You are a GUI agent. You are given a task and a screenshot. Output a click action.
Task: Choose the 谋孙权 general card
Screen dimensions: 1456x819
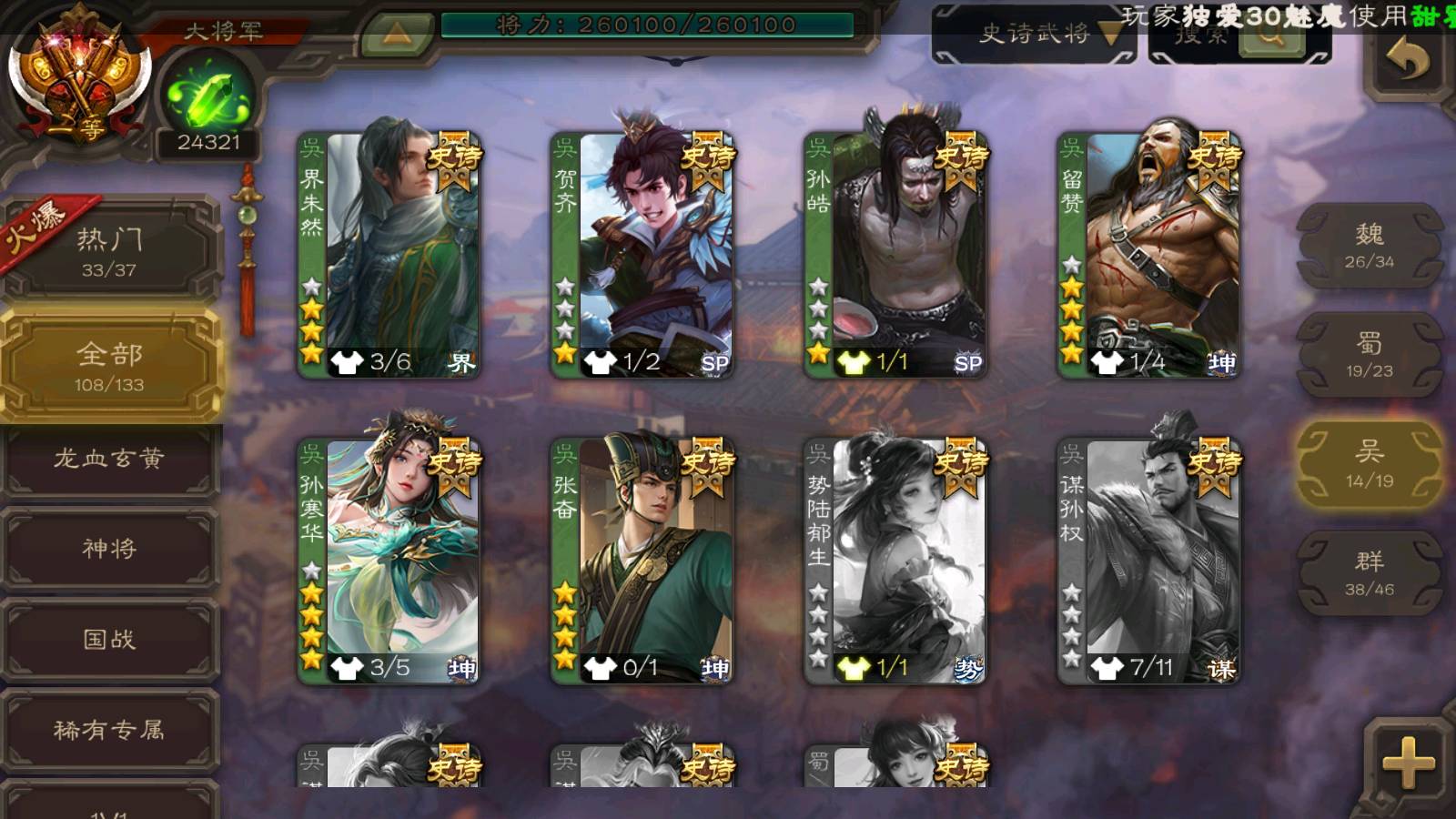tap(1148, 561)
